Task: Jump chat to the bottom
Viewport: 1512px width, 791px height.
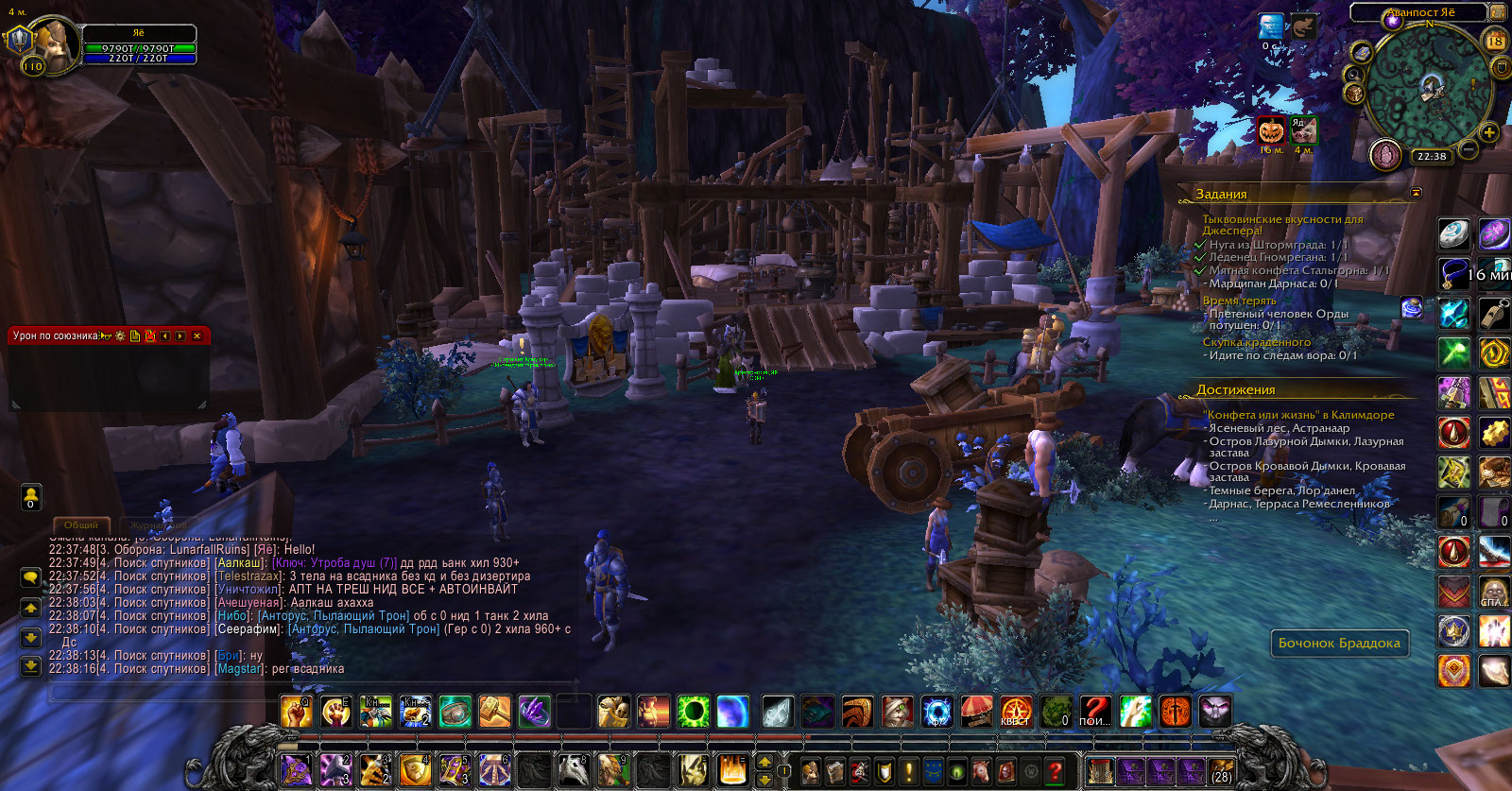Action: 30,666
